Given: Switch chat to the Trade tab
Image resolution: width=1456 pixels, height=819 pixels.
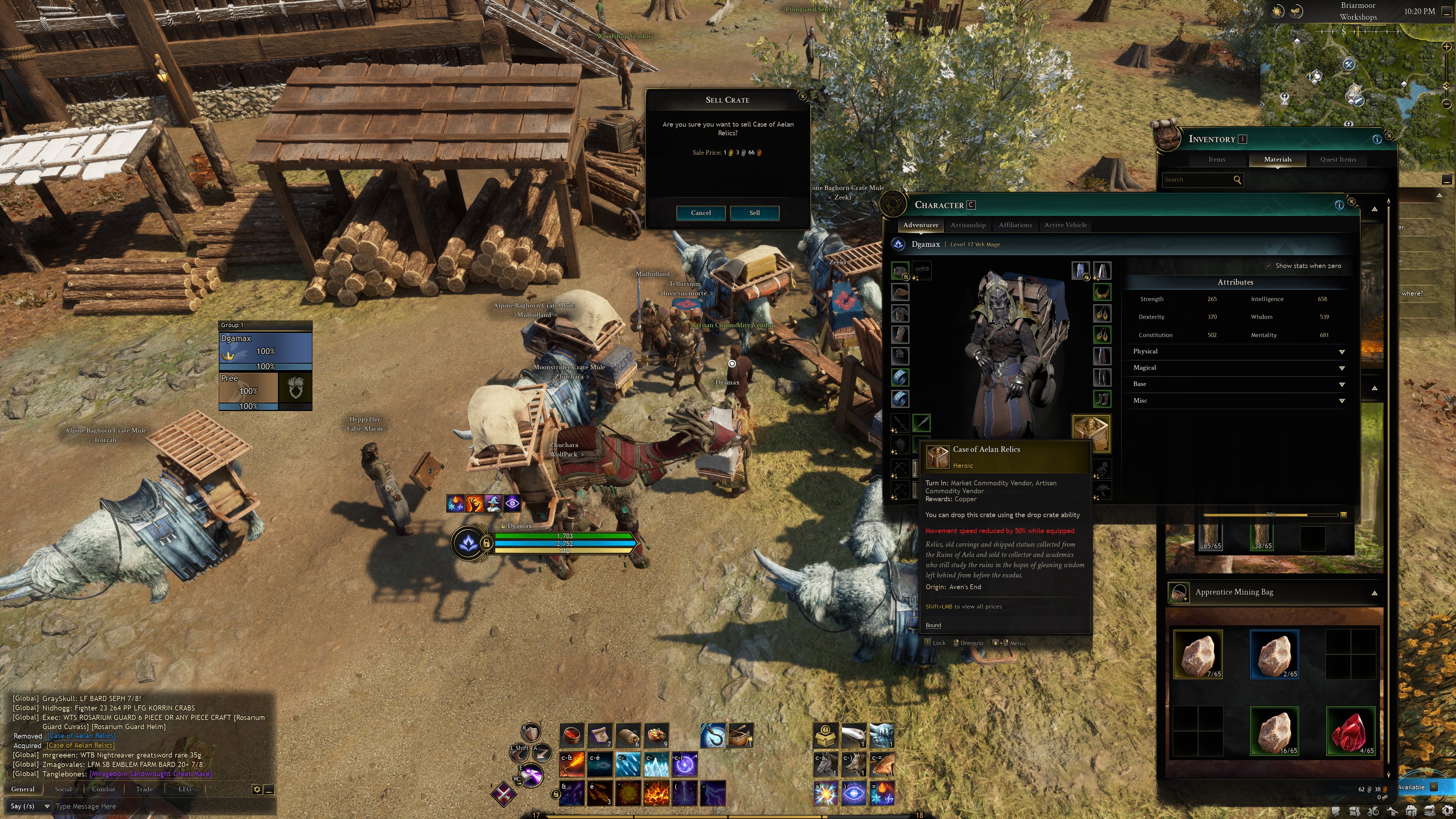Looking at the screenshot, I should pos(144,789).
